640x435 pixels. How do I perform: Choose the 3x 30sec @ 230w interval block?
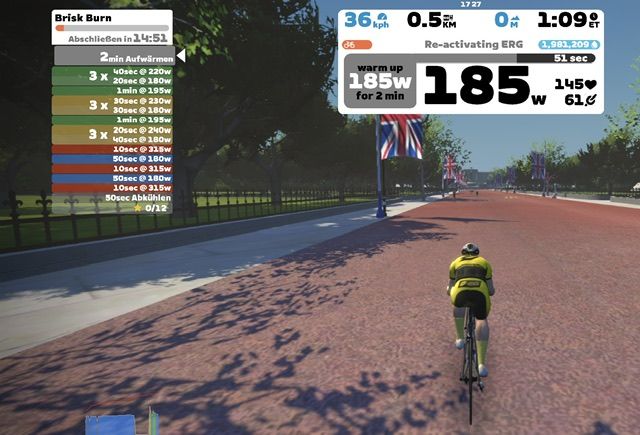click(x=112, y=104)
